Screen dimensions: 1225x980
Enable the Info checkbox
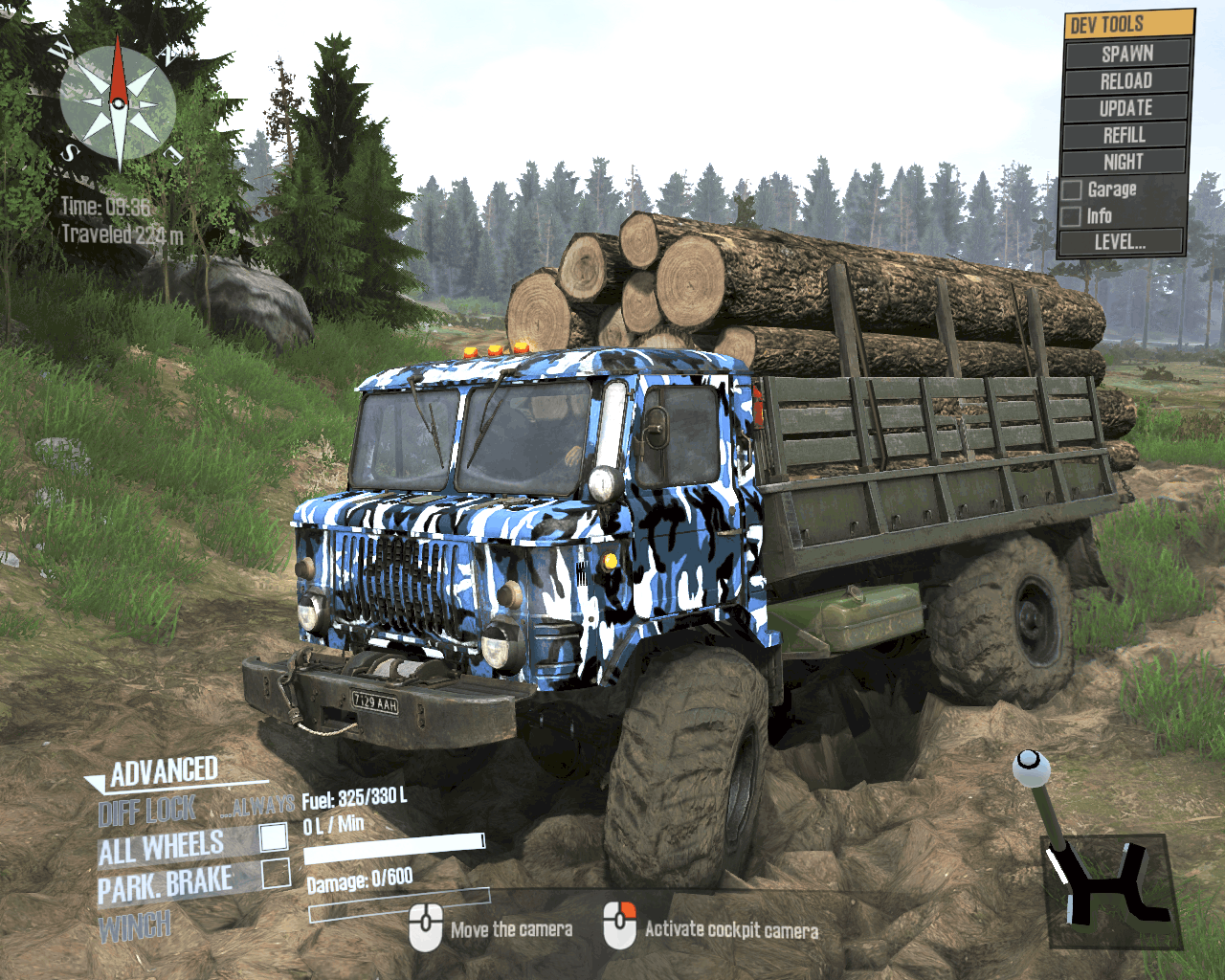pyautogui.click(x=1072, y=216)
